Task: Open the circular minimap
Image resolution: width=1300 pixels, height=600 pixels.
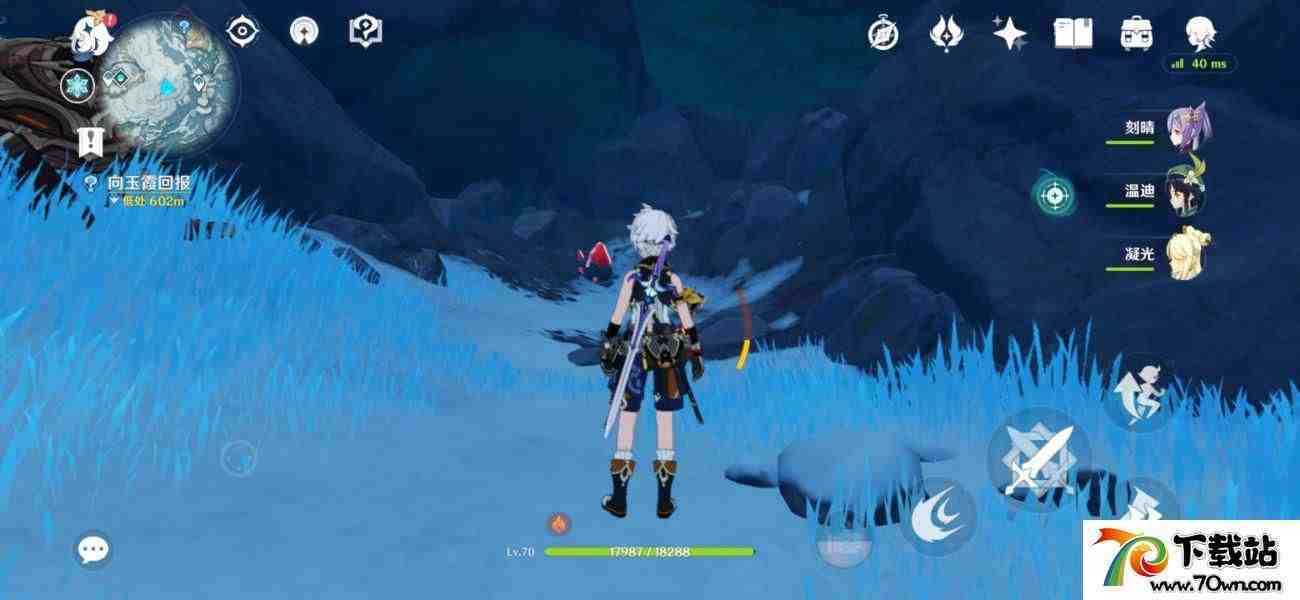Action: 170,82
